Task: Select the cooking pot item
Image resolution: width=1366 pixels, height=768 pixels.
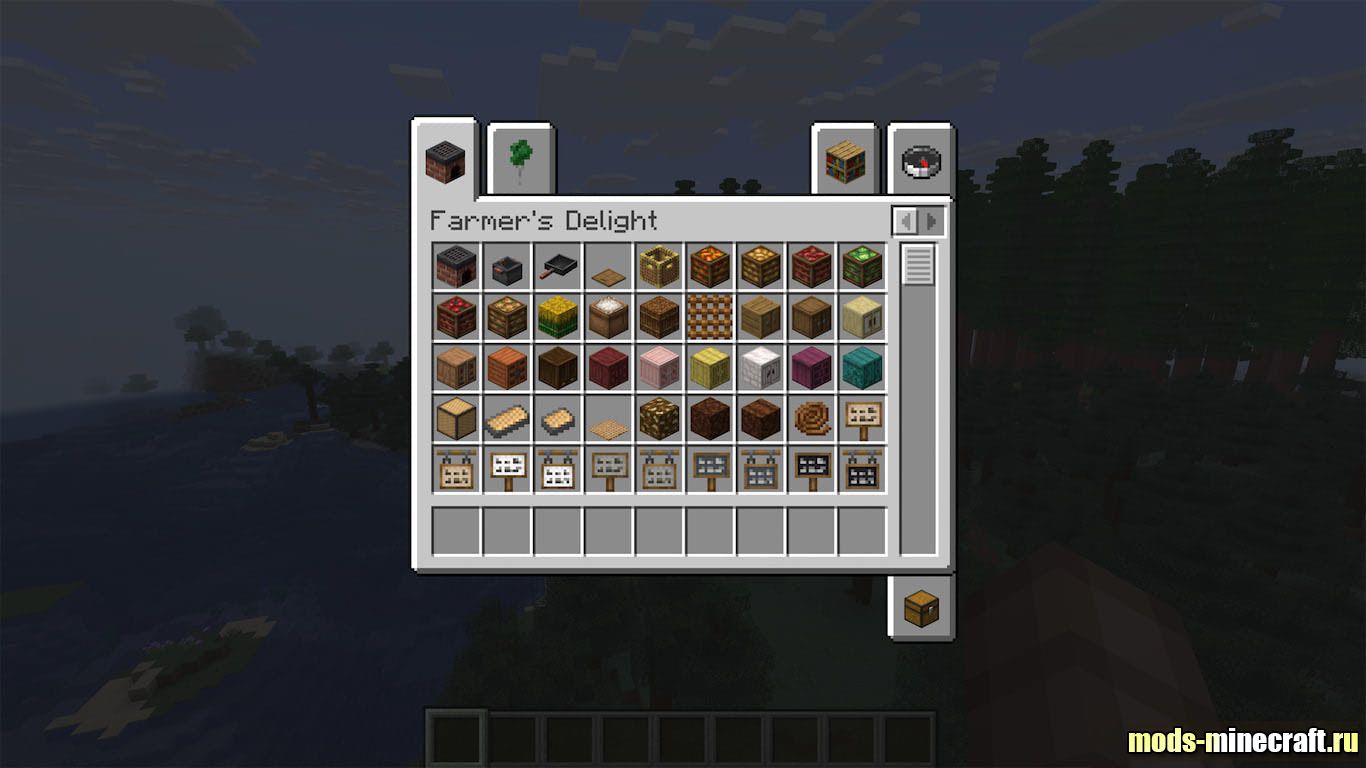Action: point(507,268)
